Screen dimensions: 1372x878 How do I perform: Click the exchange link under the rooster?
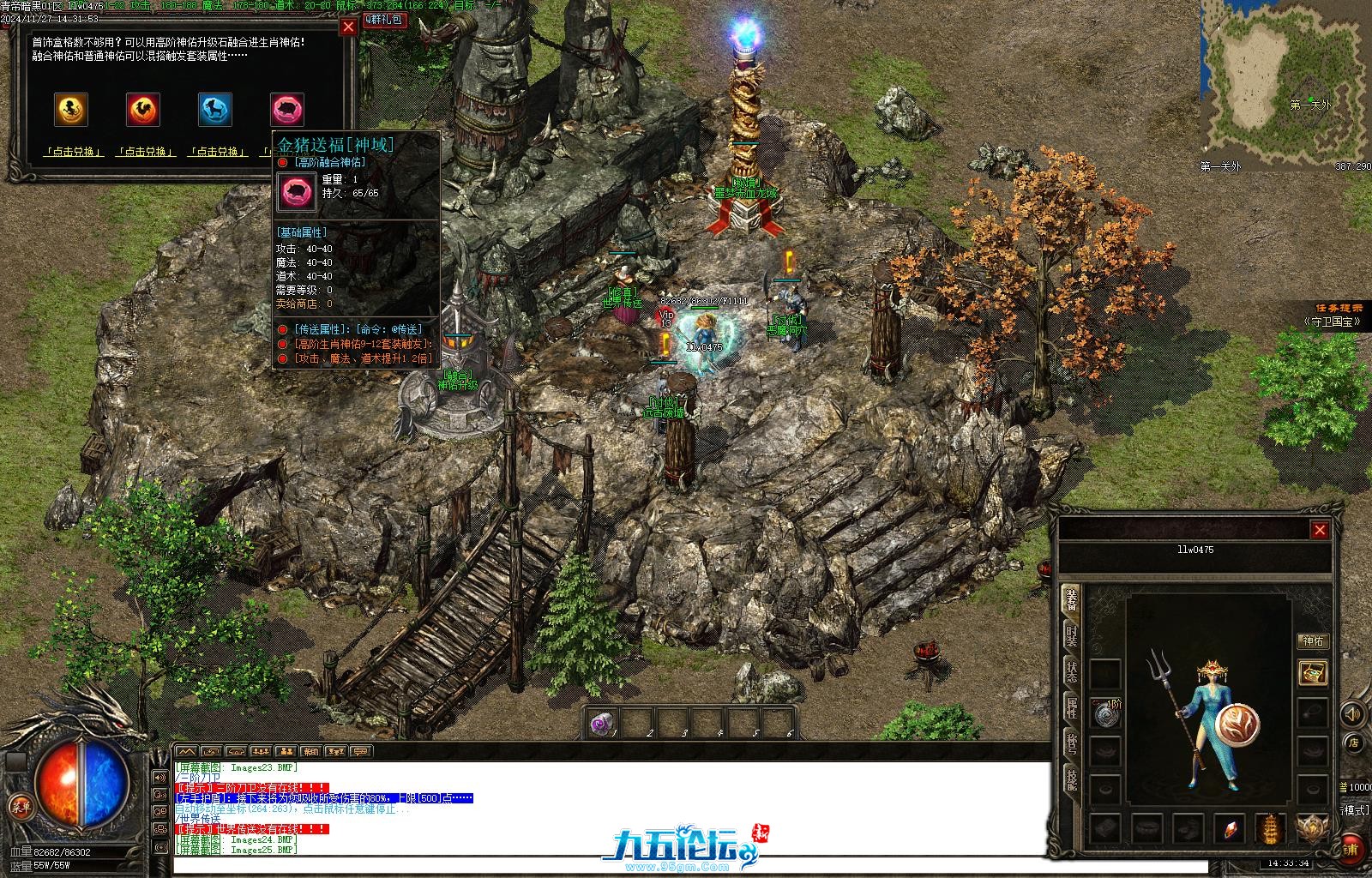pyautogui.click(x=146, y=152)
